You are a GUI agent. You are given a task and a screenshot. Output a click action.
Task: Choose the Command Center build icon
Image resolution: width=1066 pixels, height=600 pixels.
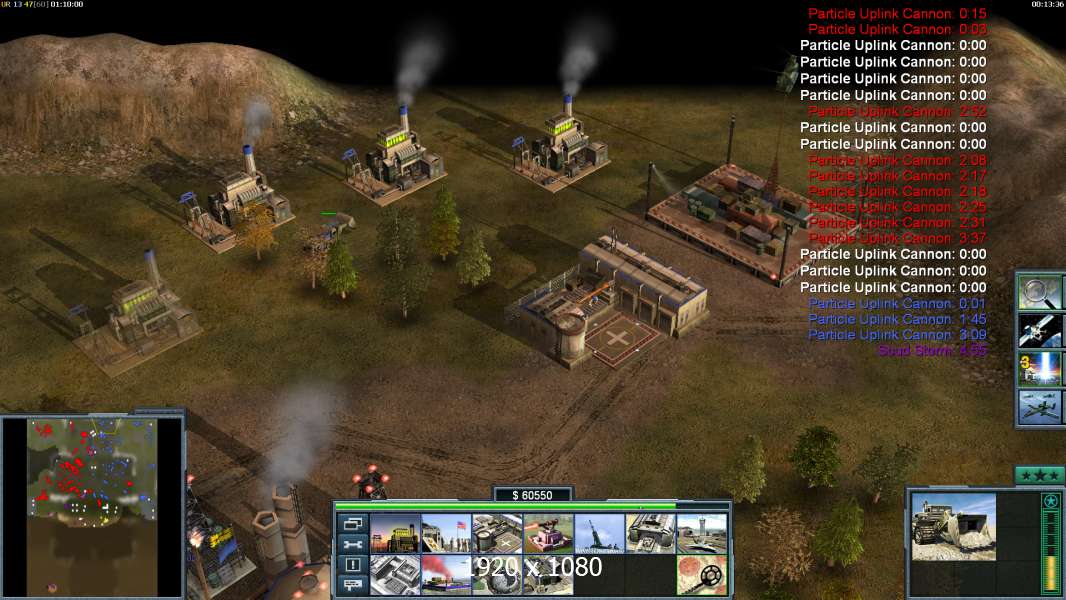(x=548, y=575)
